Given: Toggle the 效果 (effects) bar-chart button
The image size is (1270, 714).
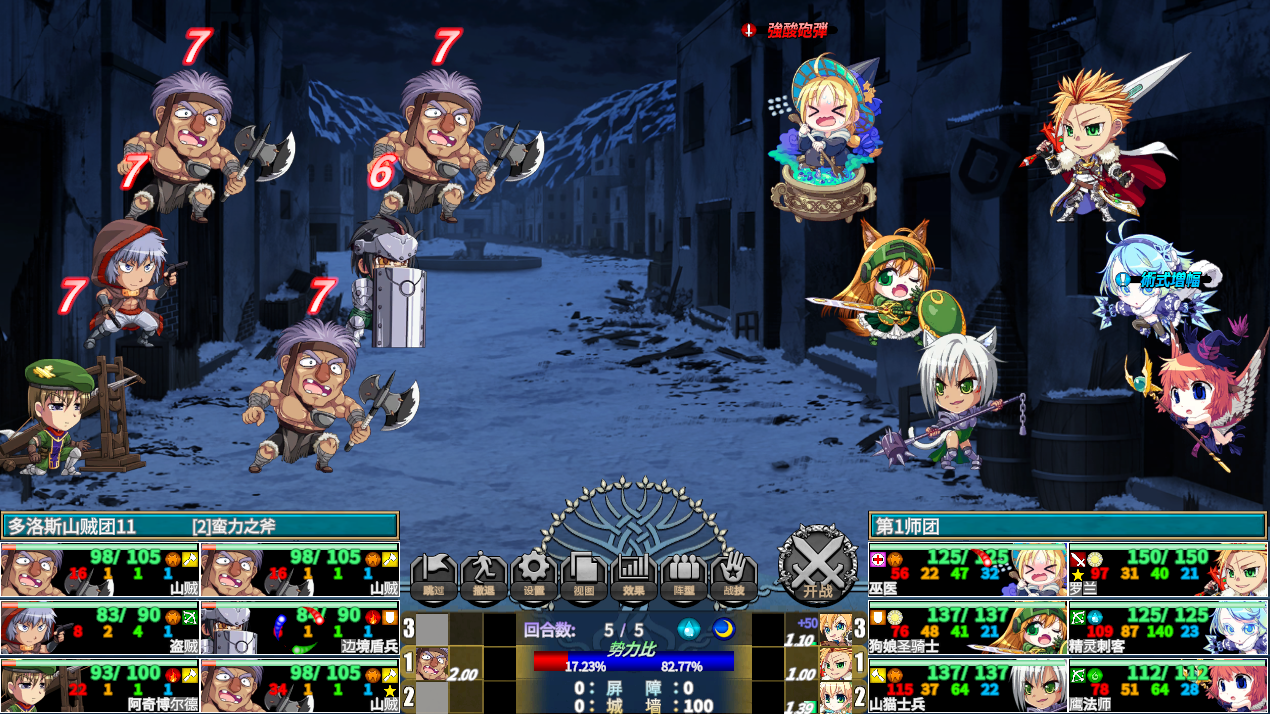Looking at the screenshot, I should click(x=634, y=577).
